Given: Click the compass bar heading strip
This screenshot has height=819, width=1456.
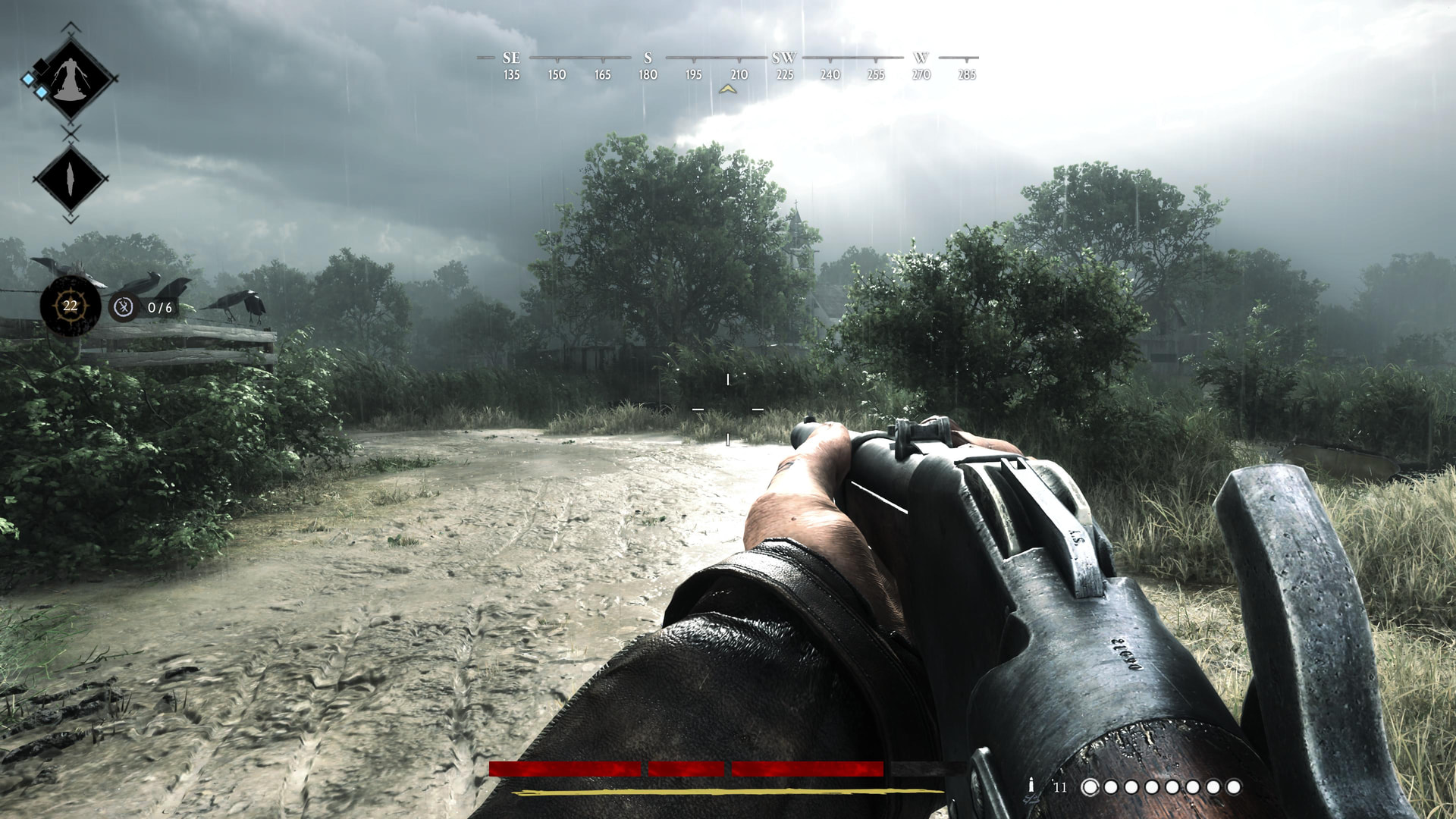Looking at the screenshot, I should (x=728, y=65).
